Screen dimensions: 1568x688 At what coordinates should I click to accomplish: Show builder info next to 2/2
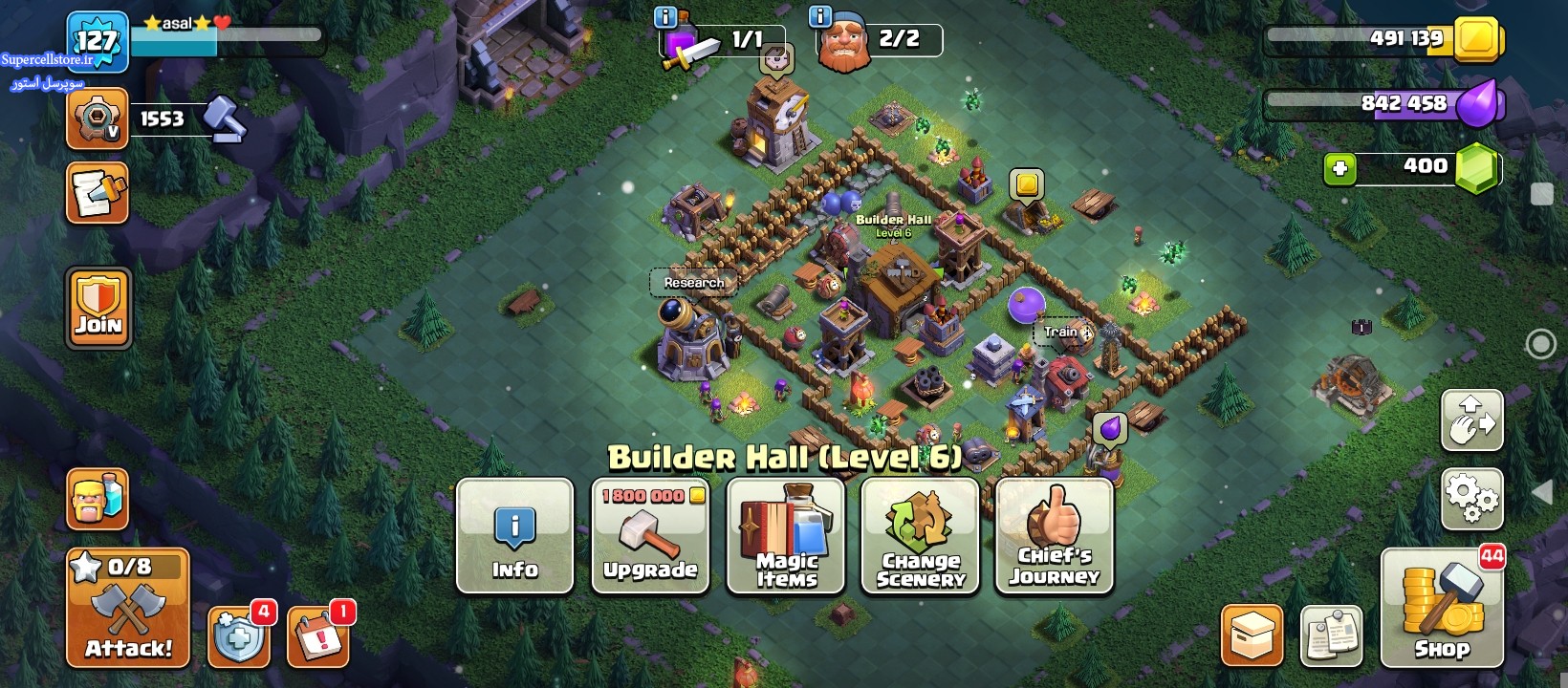(x=819, y=16)
